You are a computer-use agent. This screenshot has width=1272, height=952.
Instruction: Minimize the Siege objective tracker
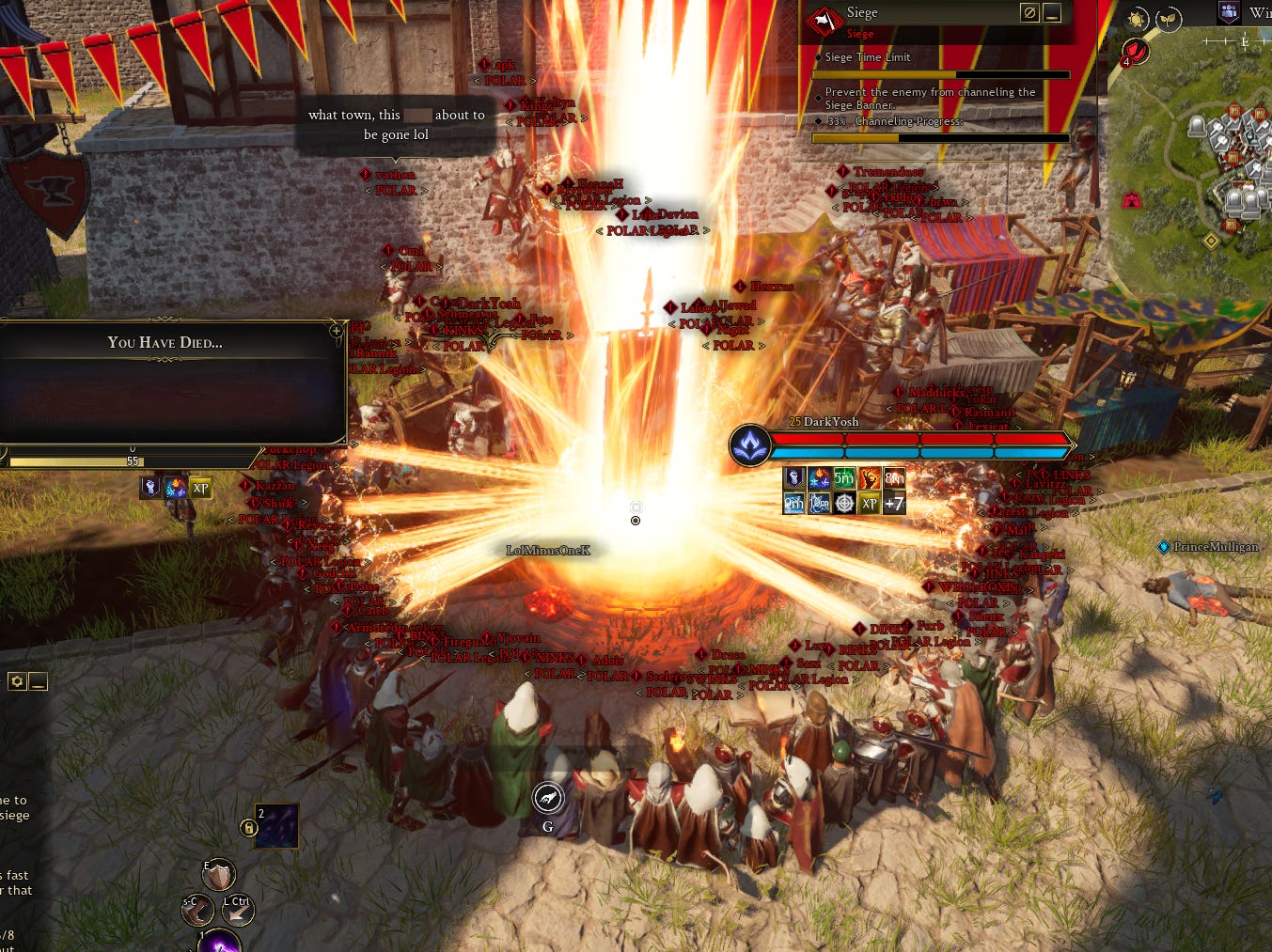point(1053,13)
